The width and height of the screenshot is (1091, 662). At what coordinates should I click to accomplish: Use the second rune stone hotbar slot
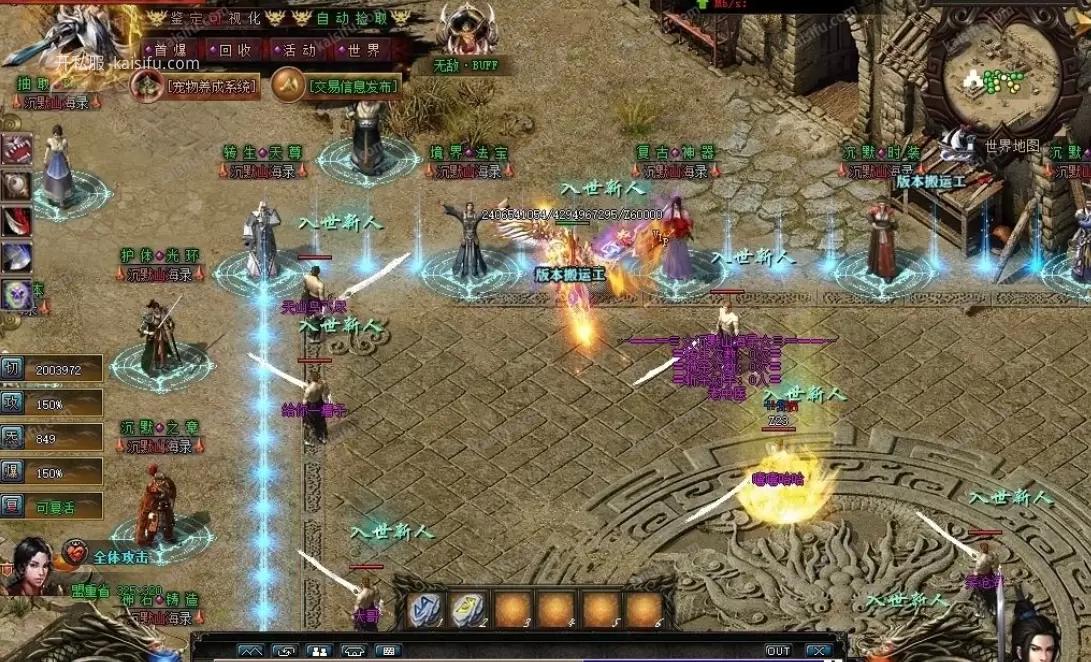[467, 609]
